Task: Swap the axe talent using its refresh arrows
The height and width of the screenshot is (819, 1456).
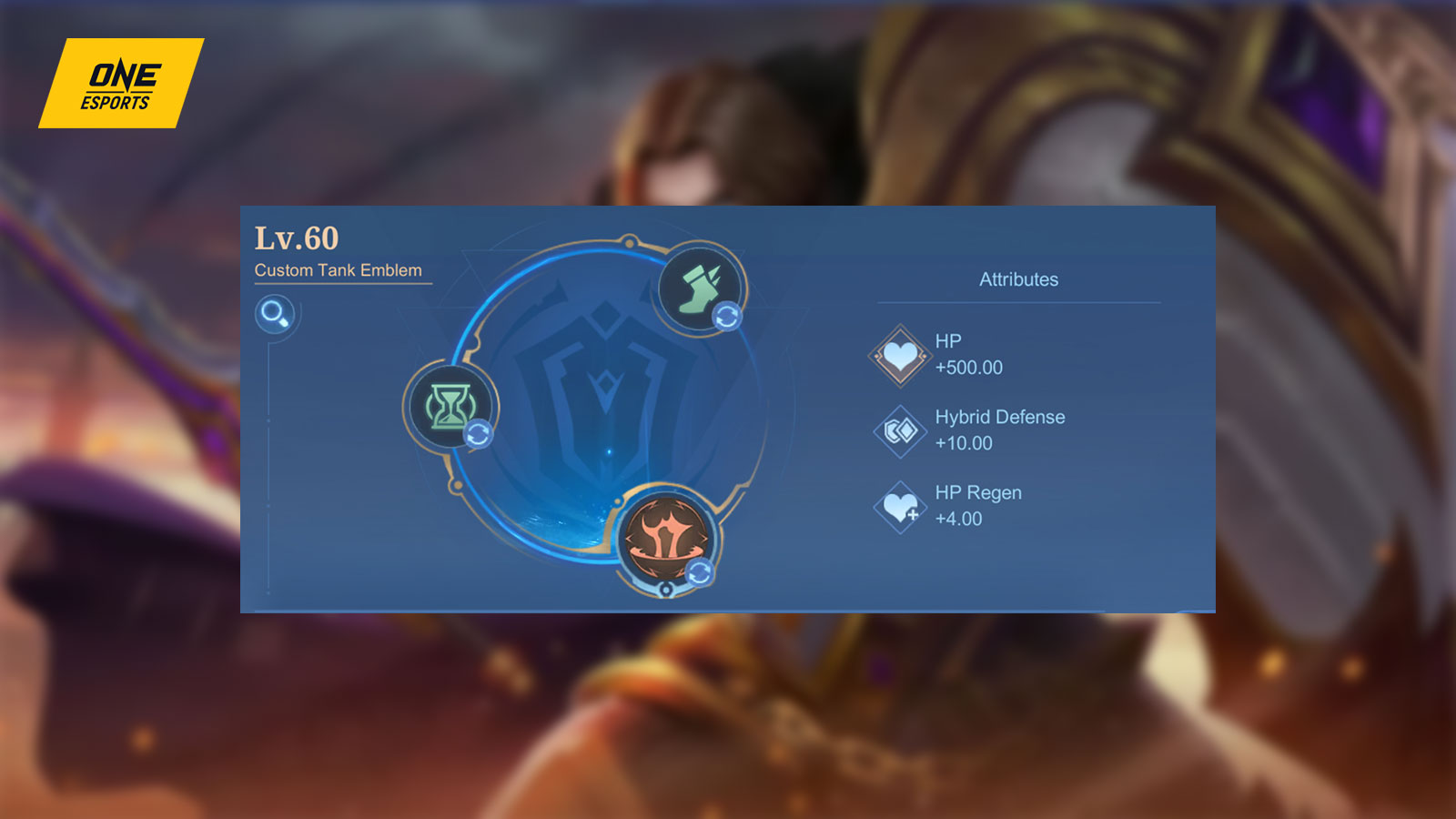Action: [x=699, y=571]
